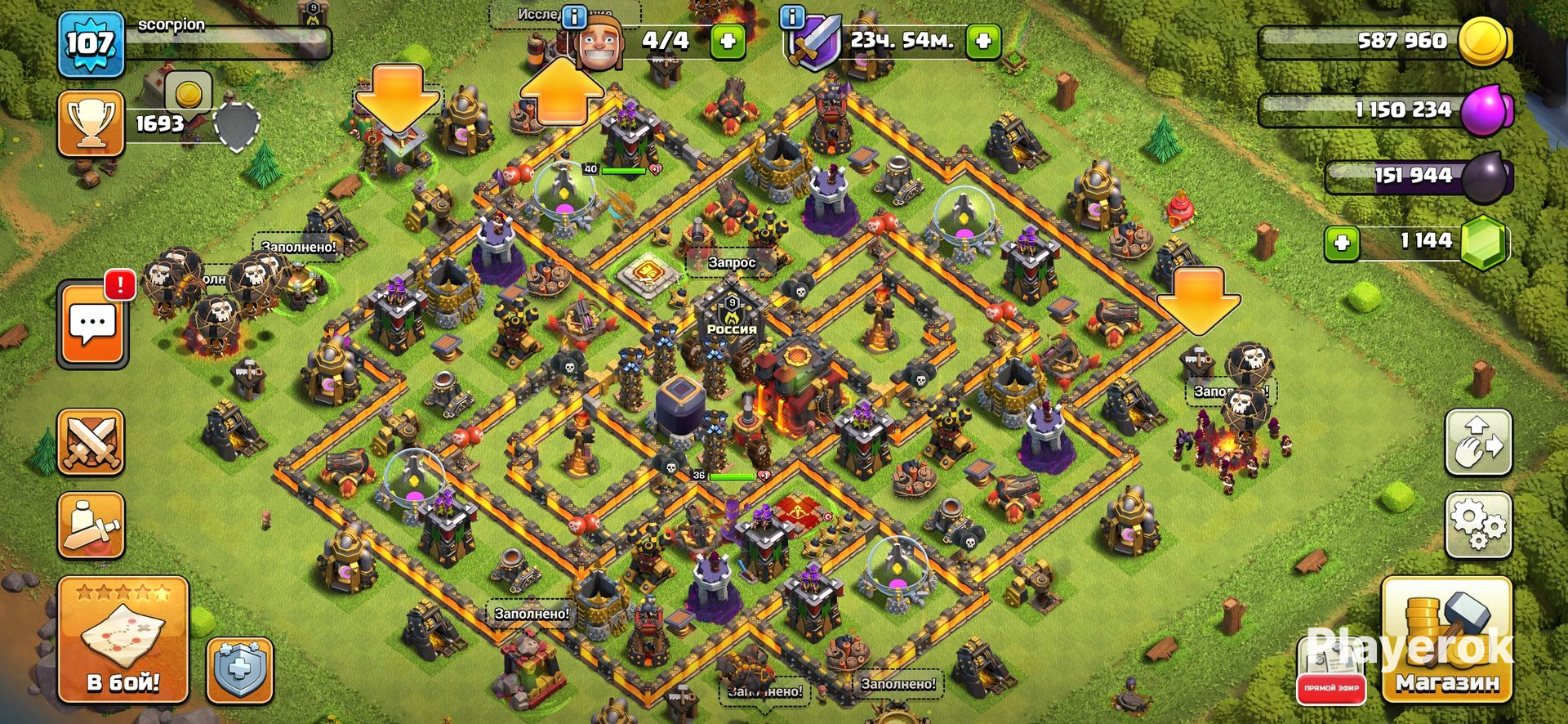The width and height of the screenshot is (1568, 724).
Task: Add more builders with green plus
Action: coord(727,41)
